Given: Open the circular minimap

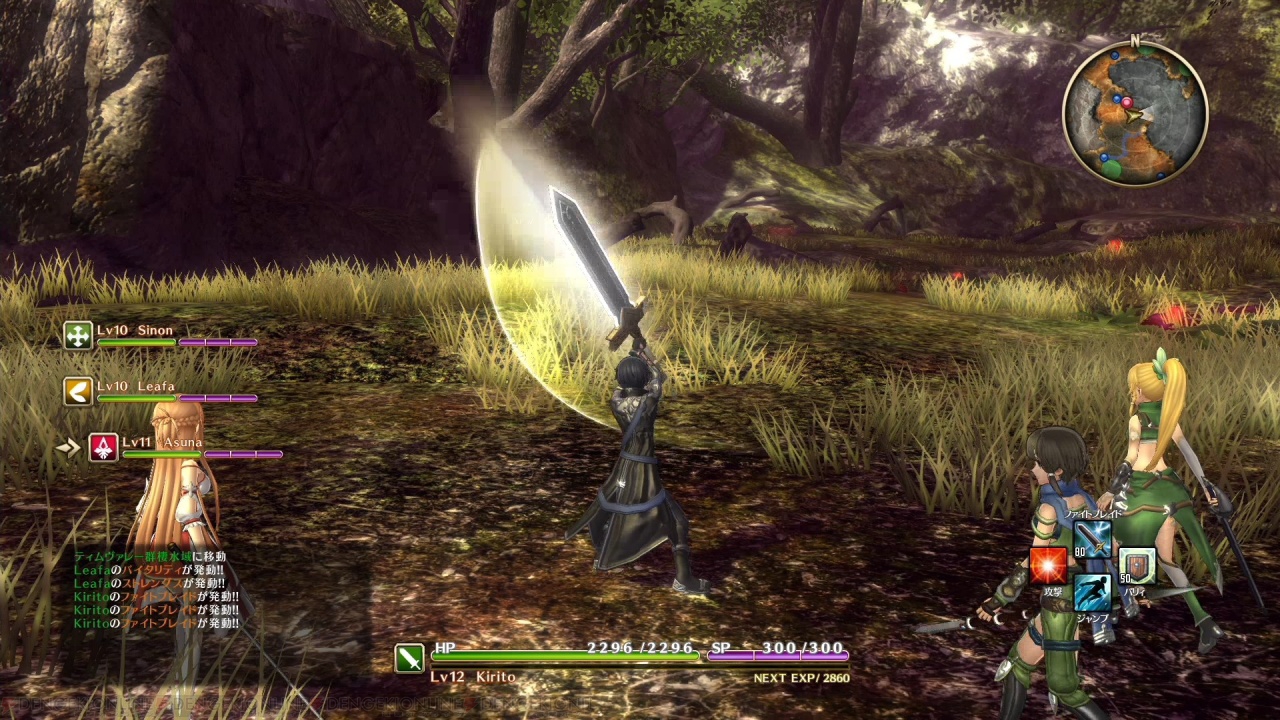Looking at the screenshot, I should click(1134, 113).
